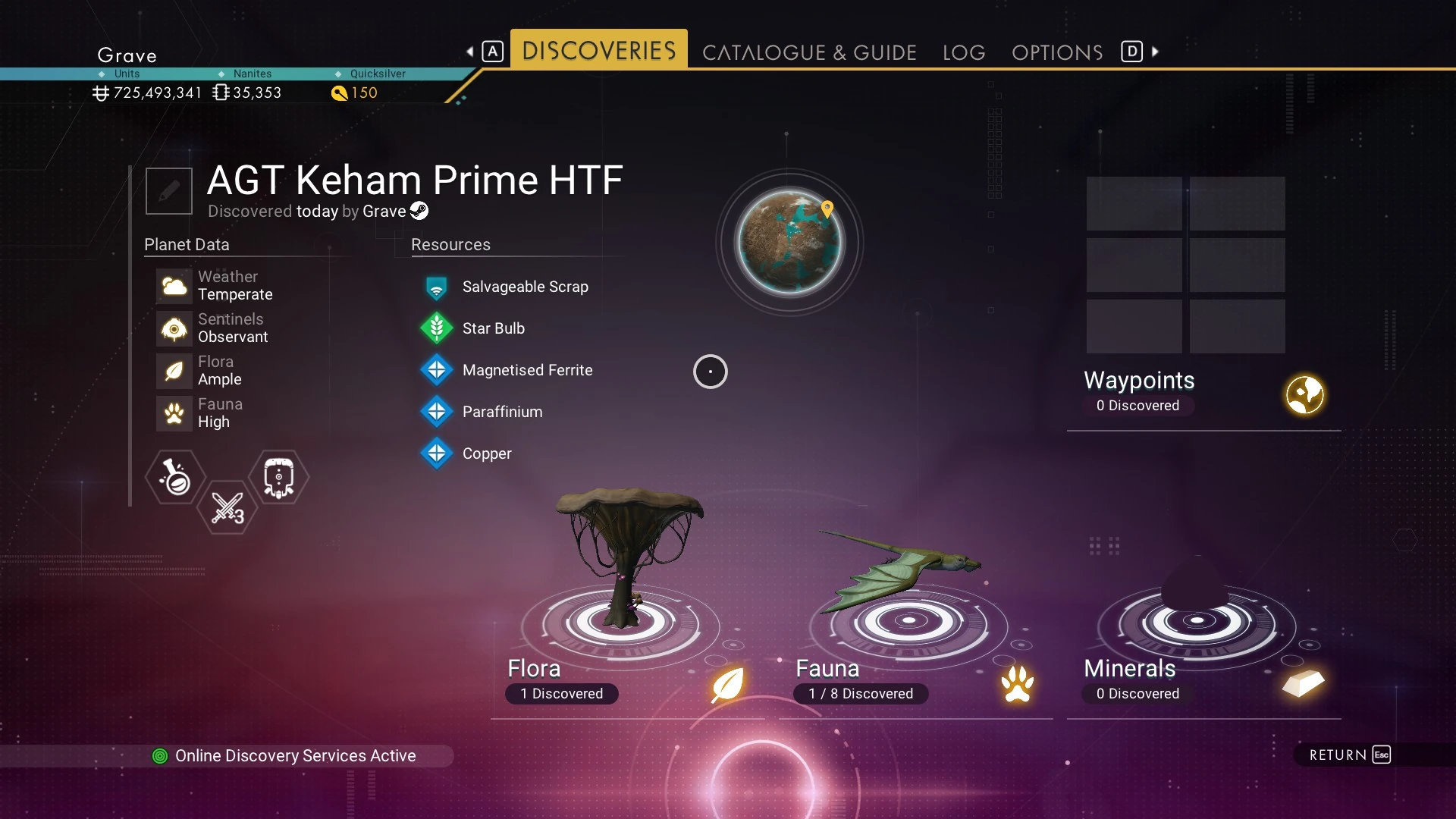Select the crossed swords hexagon icon
This screenshot has height=819, width=1456.
(227, 508)
